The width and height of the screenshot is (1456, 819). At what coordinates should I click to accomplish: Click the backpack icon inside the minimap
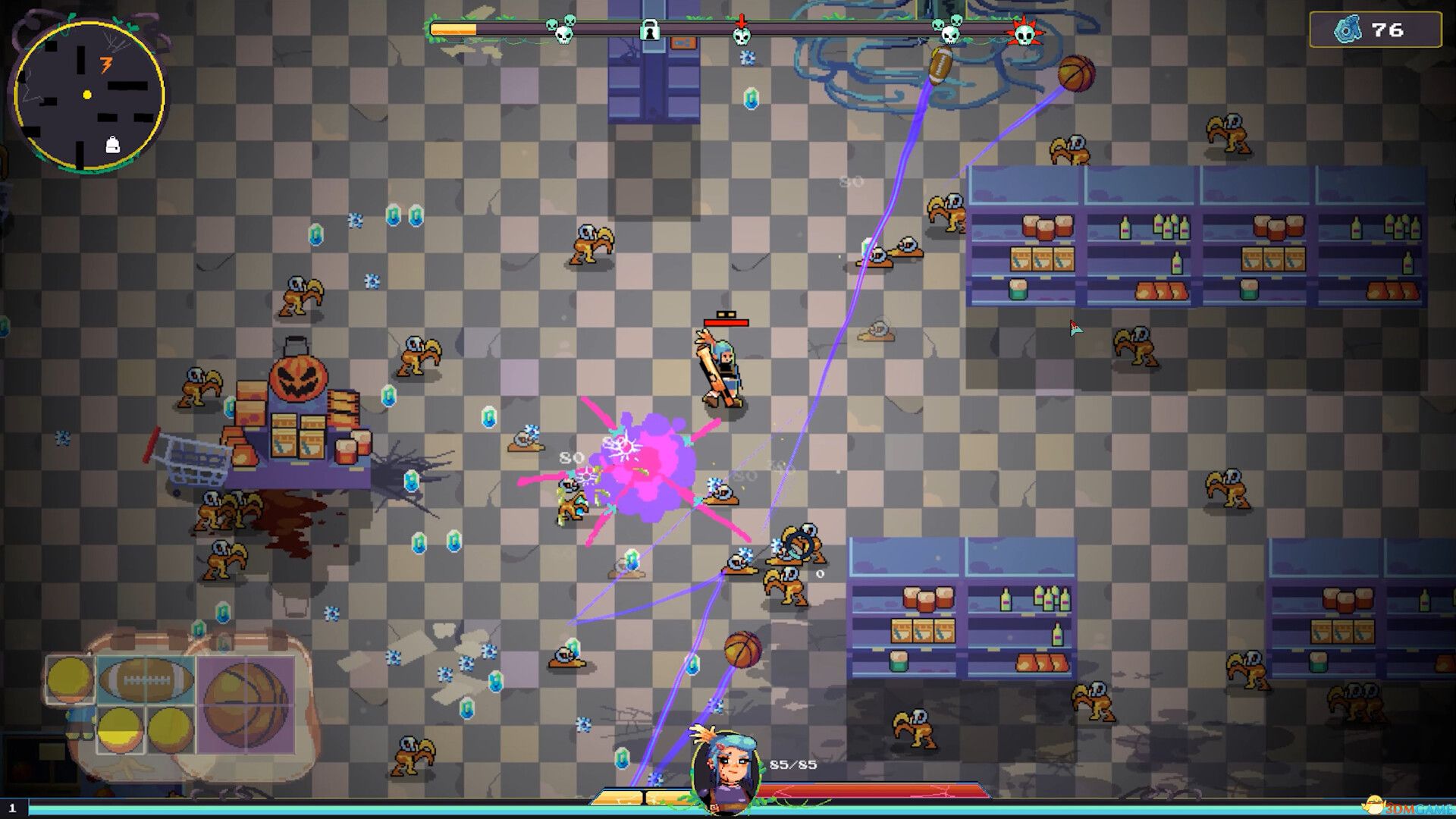coord(114,144)
